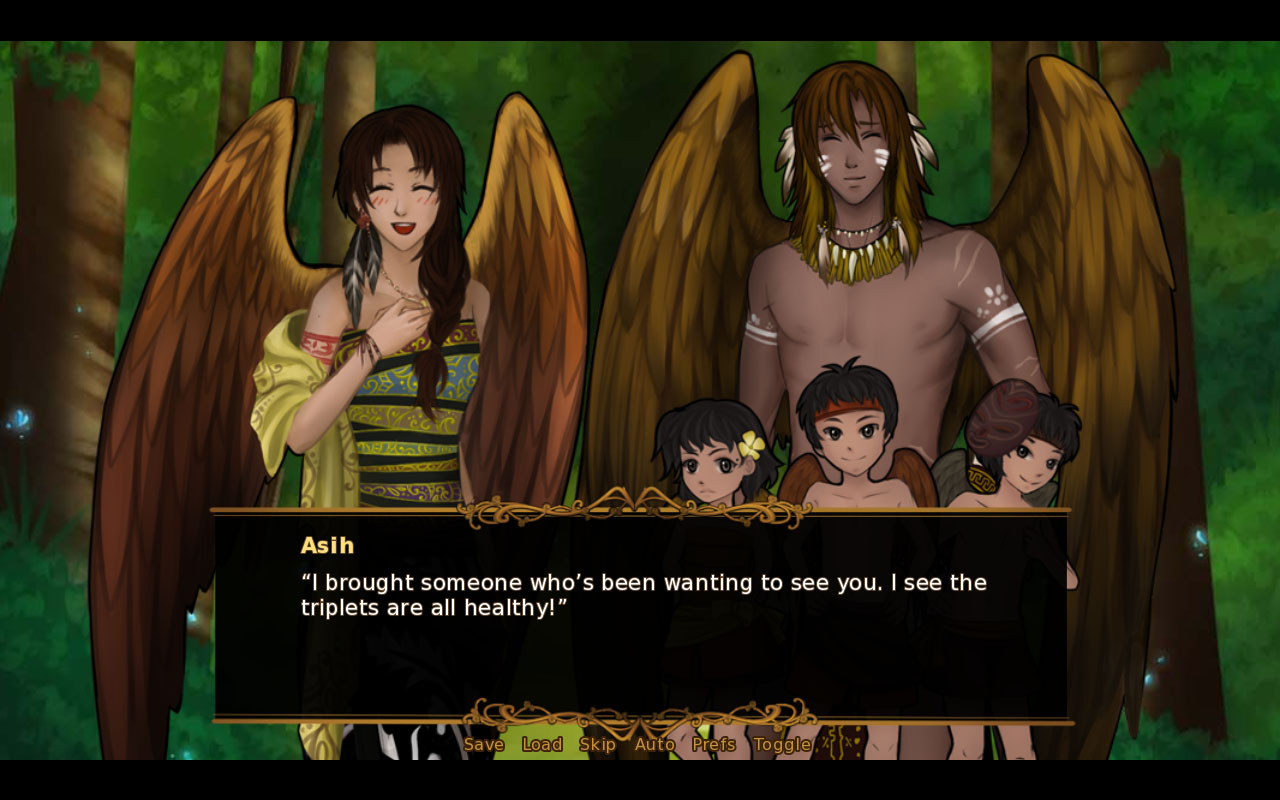Open the Load screen

pos(541,744)
